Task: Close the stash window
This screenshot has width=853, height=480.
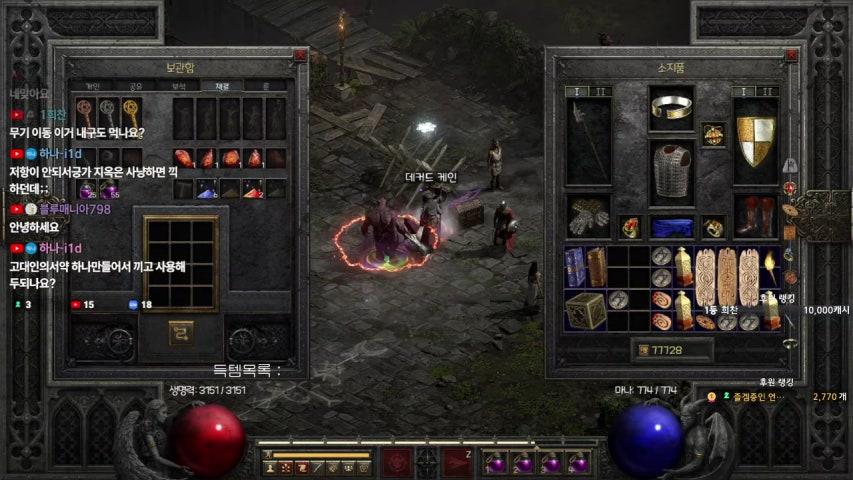Action: 300,56
